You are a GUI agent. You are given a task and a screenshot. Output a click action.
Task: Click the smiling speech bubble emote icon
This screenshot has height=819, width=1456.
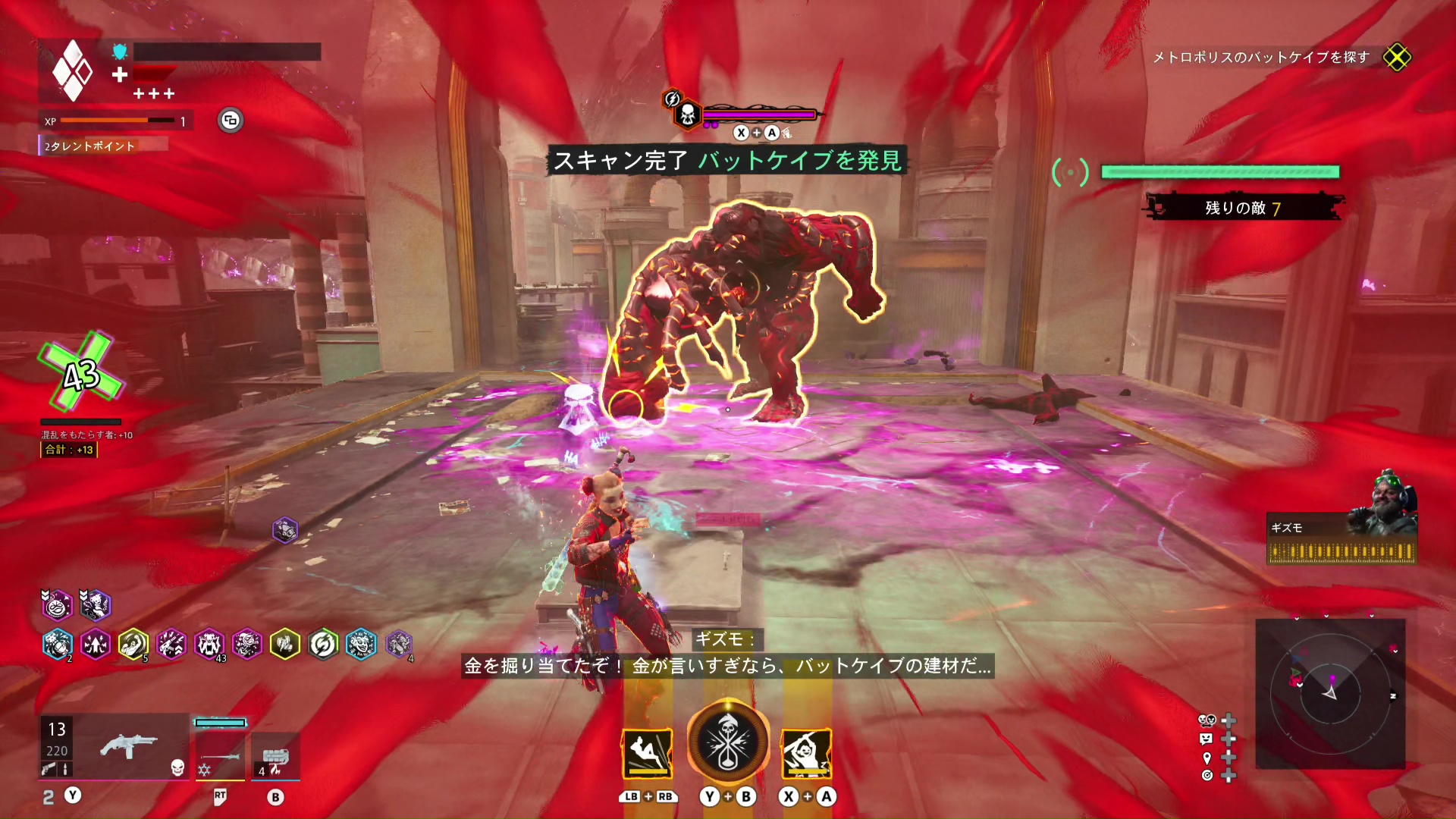coord(1207,739)
